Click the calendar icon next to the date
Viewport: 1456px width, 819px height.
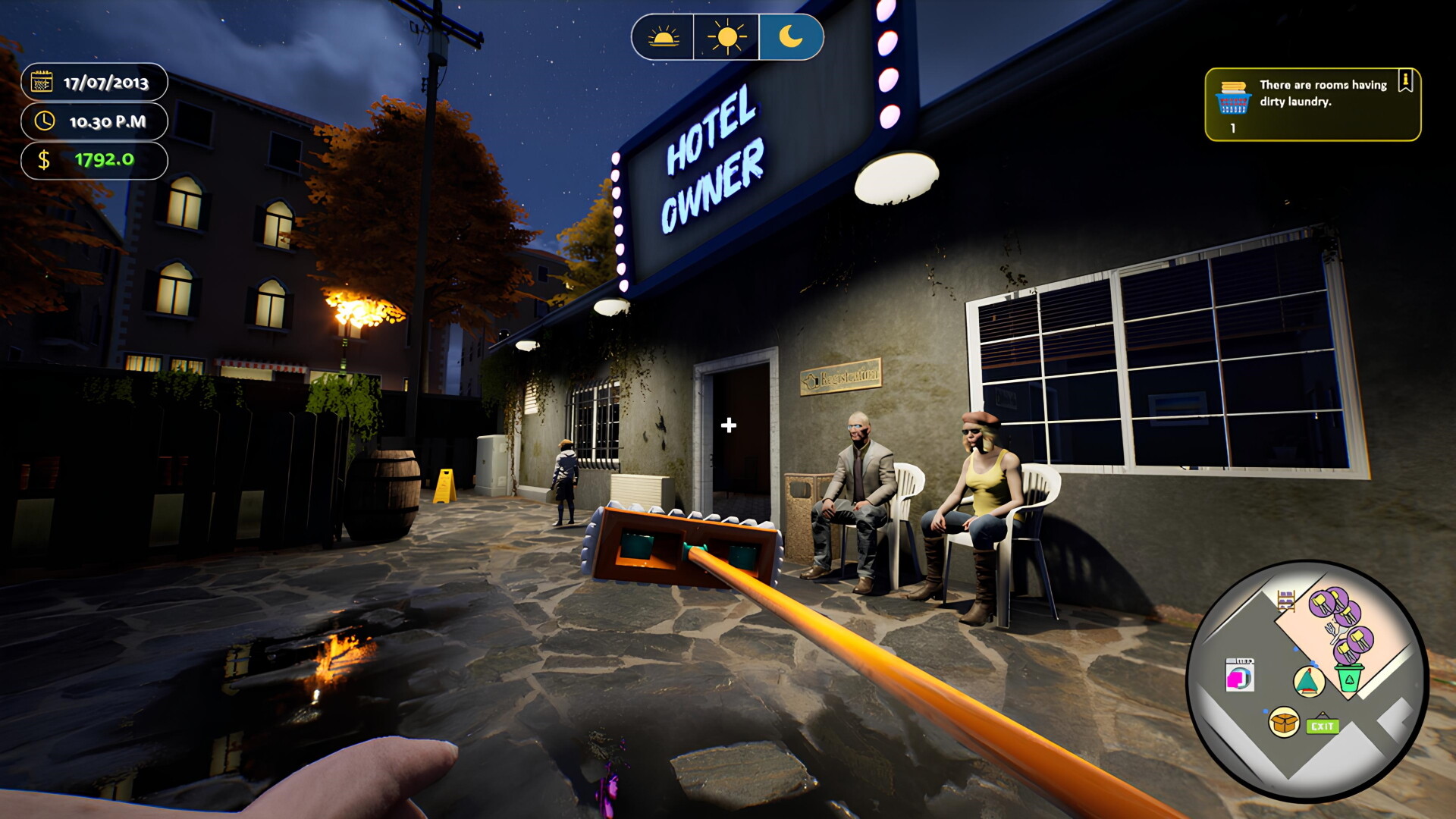pos(43,80)
